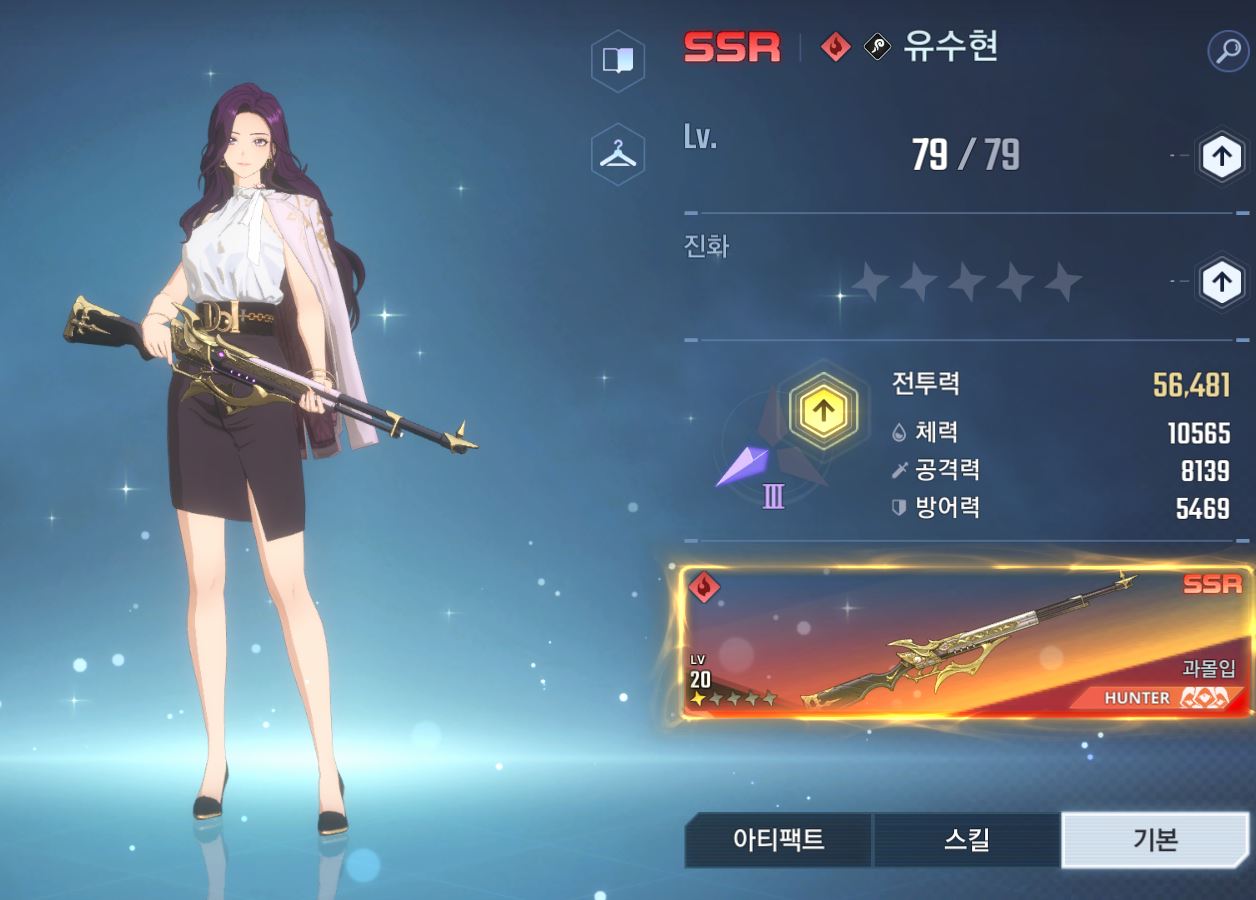Tap the level-up arrow beside Lv. 79

[x=1220, y=156]
